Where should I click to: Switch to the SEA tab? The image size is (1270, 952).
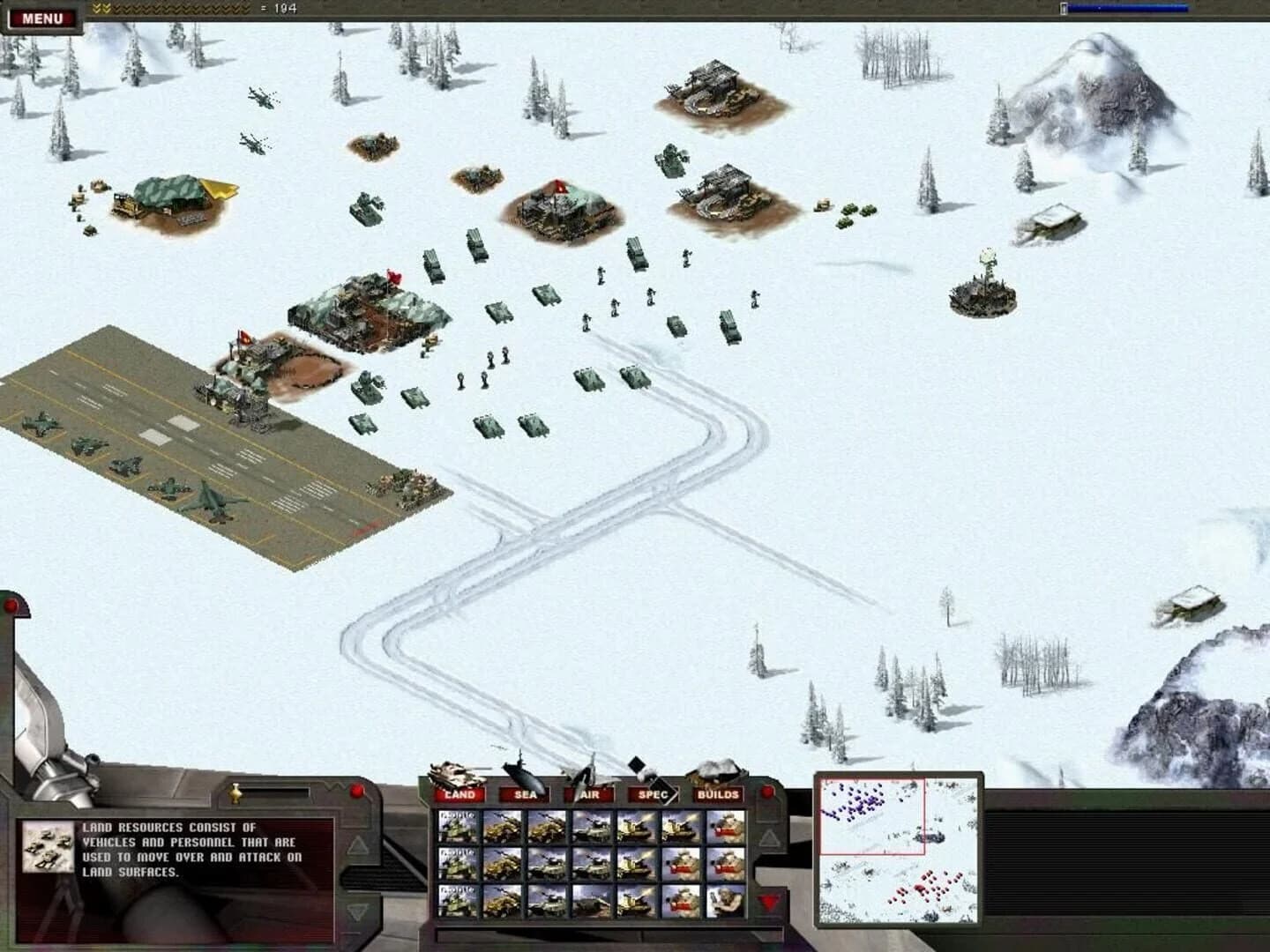click(525, 794)
